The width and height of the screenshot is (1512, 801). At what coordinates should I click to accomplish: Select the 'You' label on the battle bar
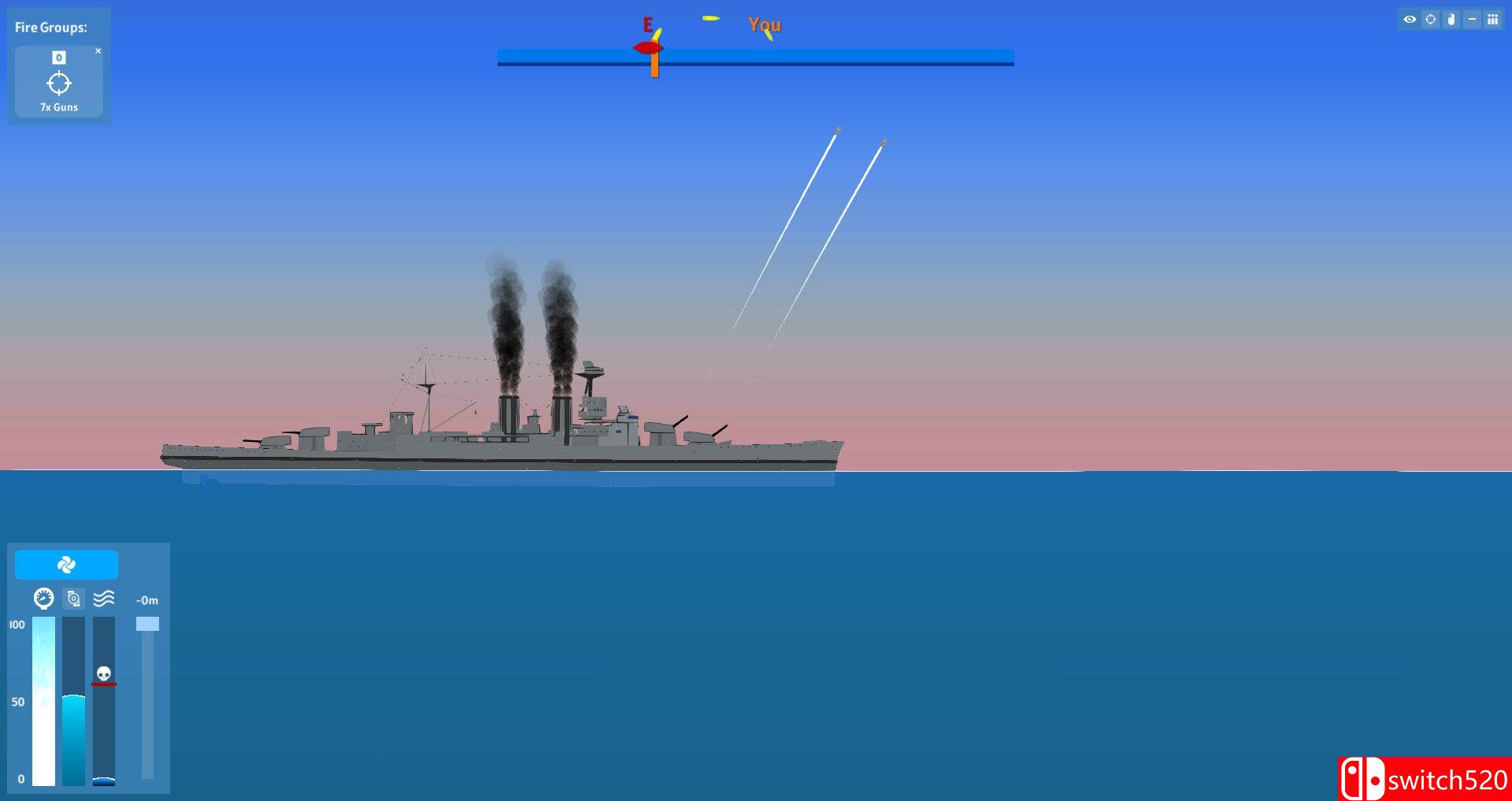pos(763,24)
